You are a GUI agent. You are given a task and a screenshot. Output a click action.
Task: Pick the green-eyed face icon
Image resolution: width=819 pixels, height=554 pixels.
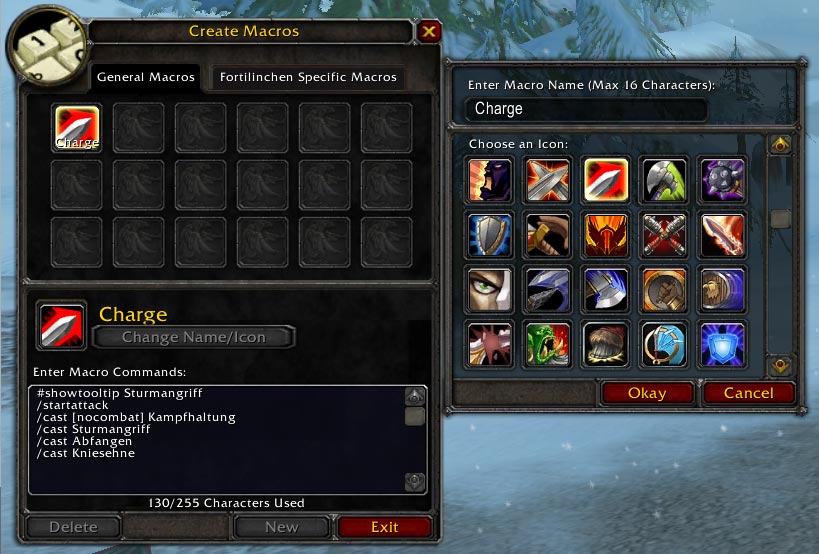[x=490, y=289]
